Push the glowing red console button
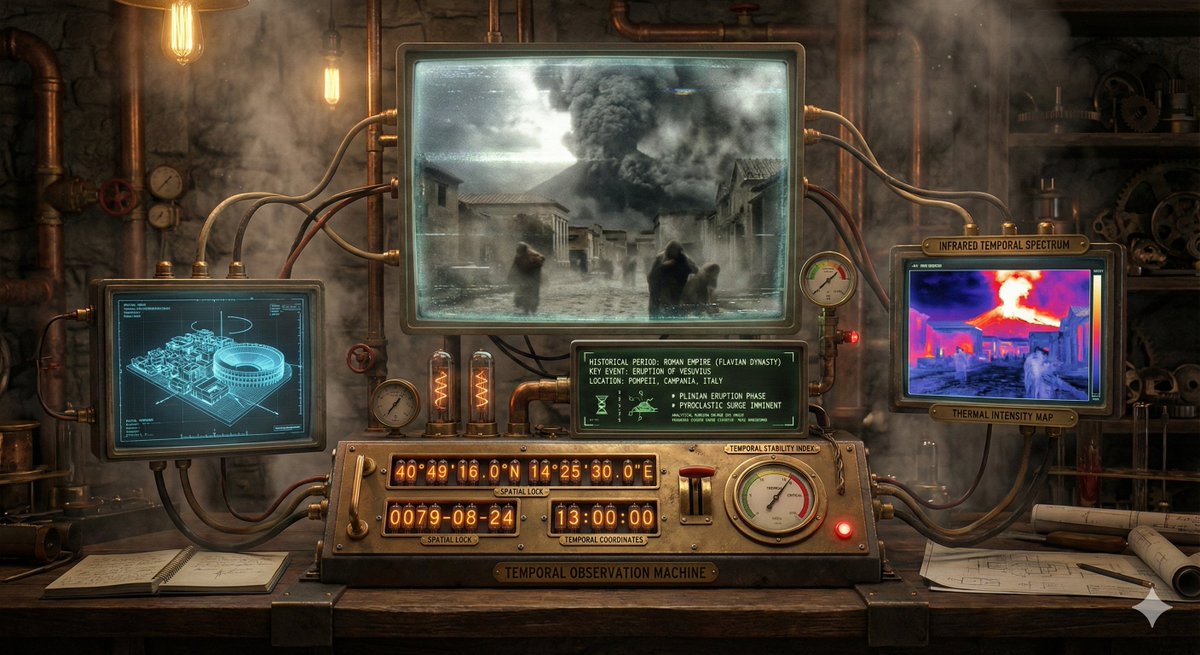This screenshot has width=1200, height=655. 843,530
